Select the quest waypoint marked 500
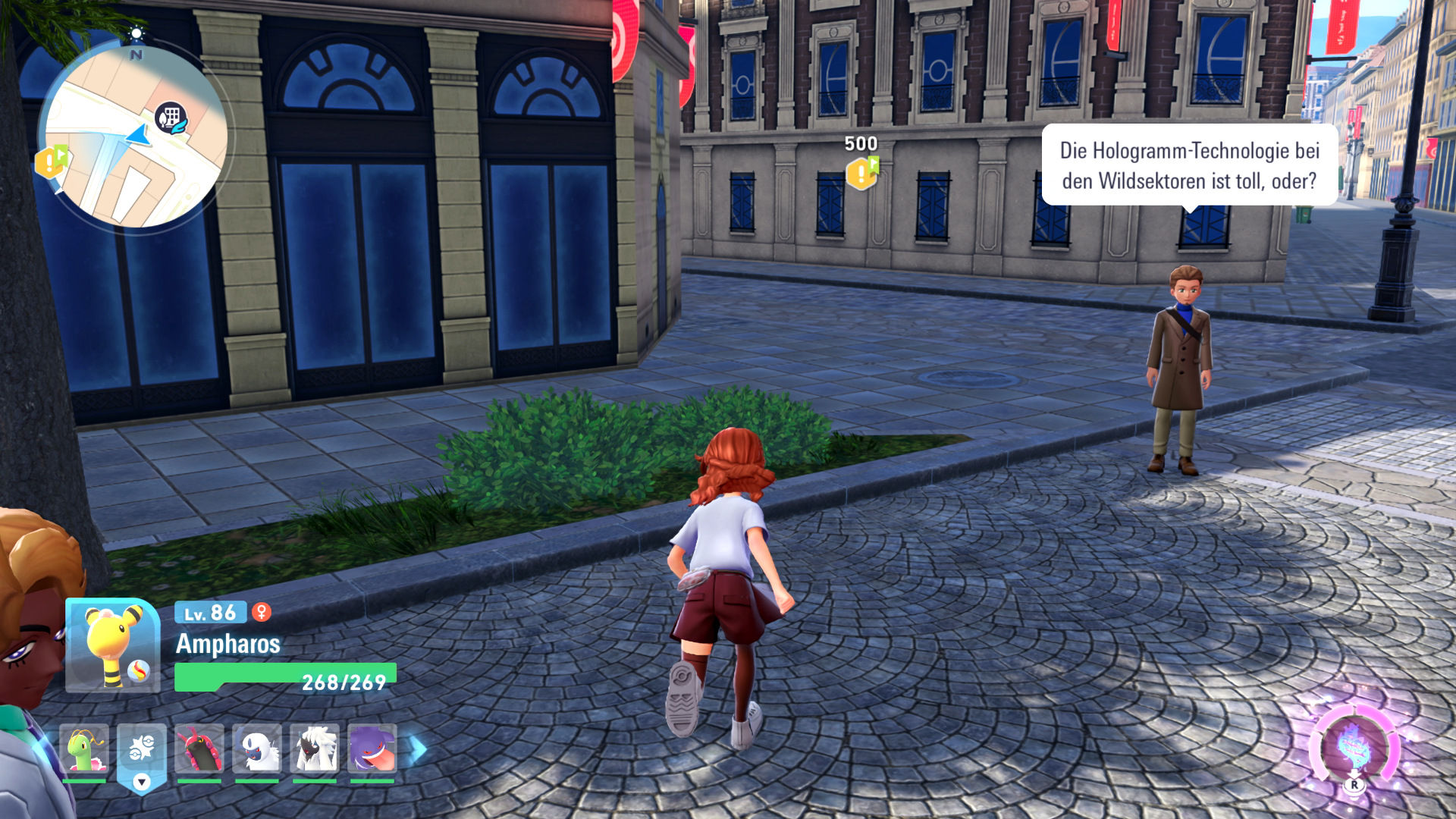Viewport: 1456px width, 819px height. 862,173
